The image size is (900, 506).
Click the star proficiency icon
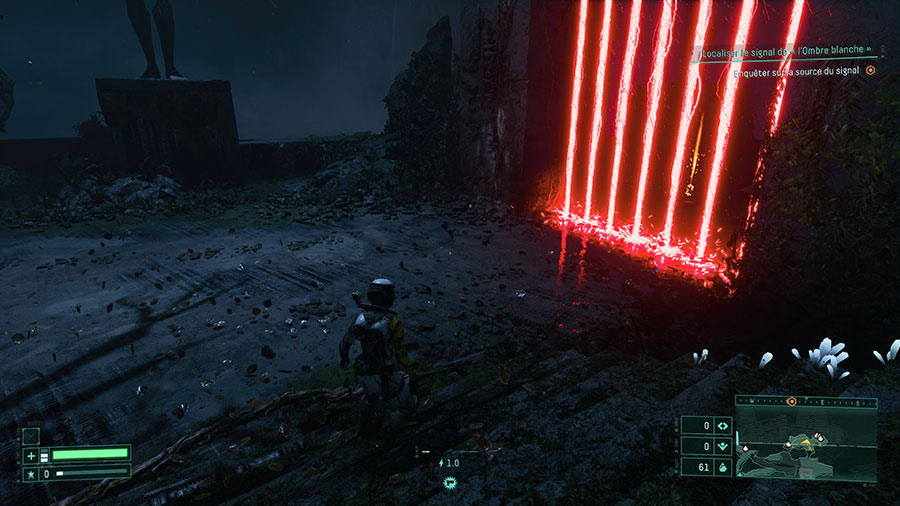31,472
